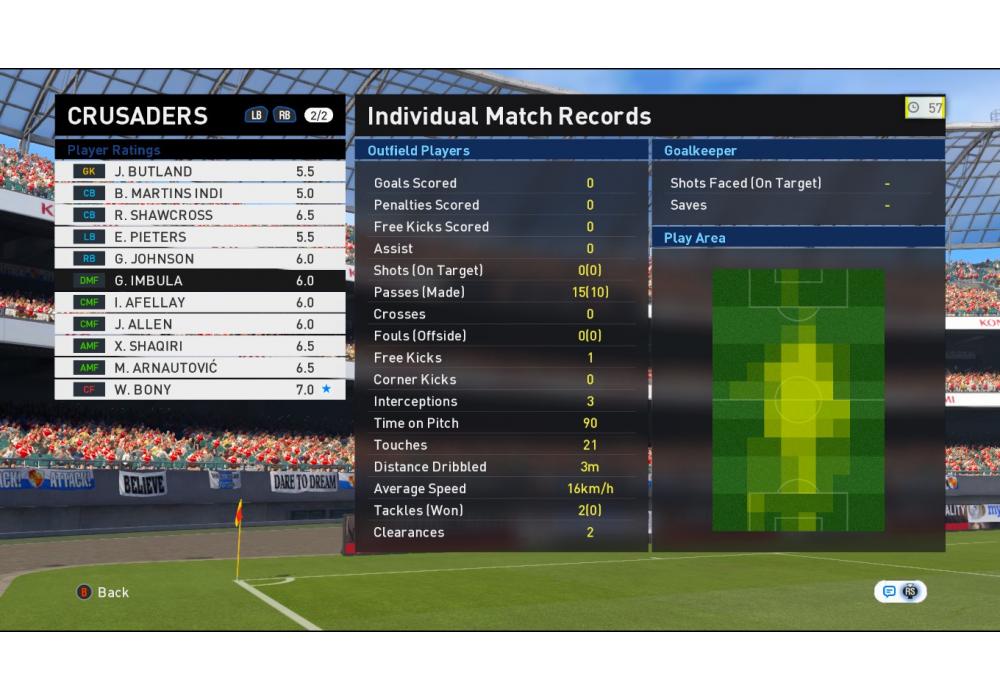The width and height of the screenshot is (1000, 700).
Task: Select R. Shawcross from the list
Action: tap(200, 216)
